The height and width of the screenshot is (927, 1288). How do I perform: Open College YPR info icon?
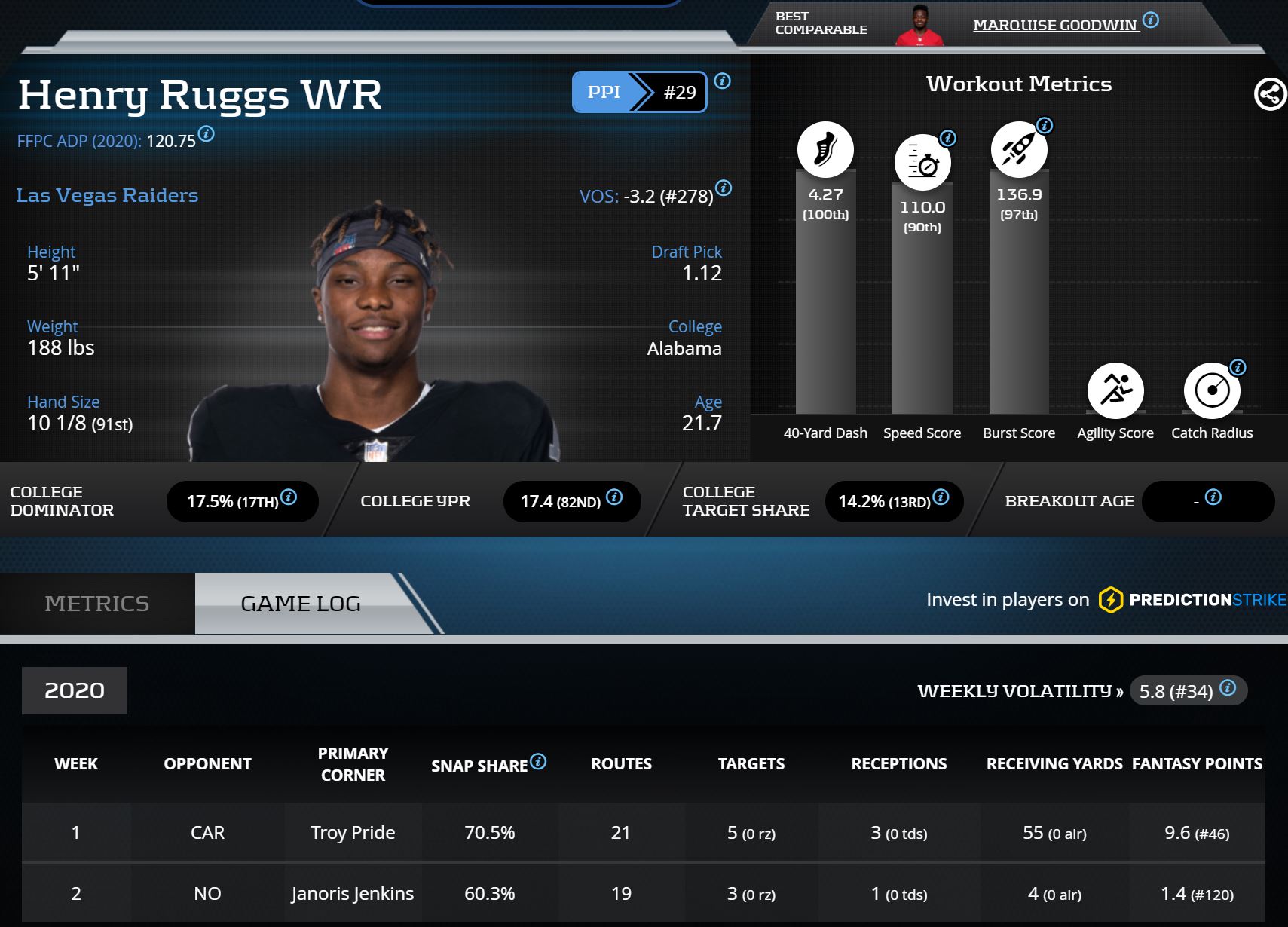pos(614,497)
